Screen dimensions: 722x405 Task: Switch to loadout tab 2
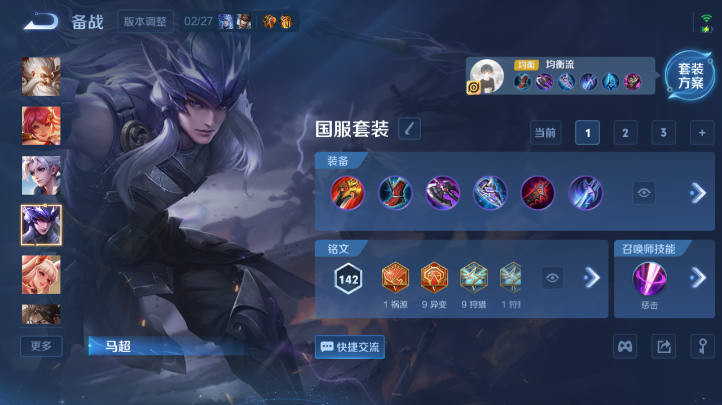click(624, 133)
